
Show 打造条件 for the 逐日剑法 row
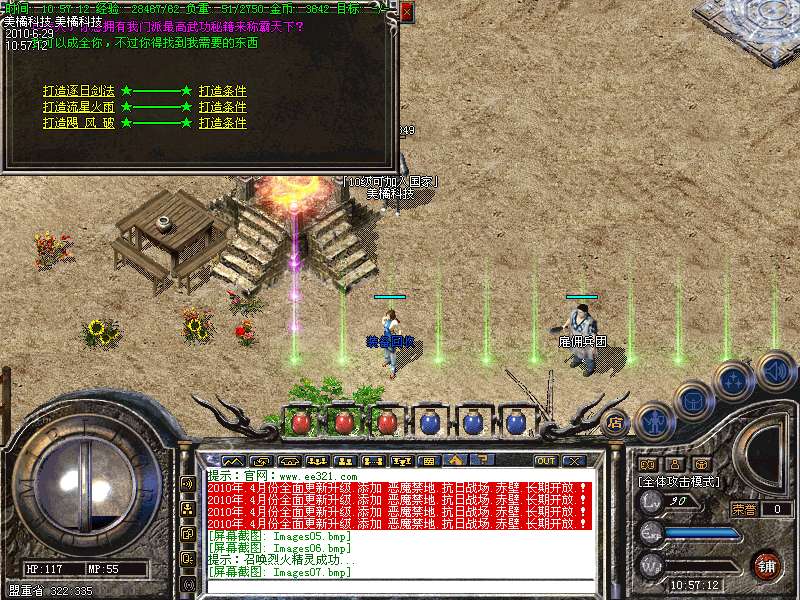pyautogui.click(x=222, y=91)
